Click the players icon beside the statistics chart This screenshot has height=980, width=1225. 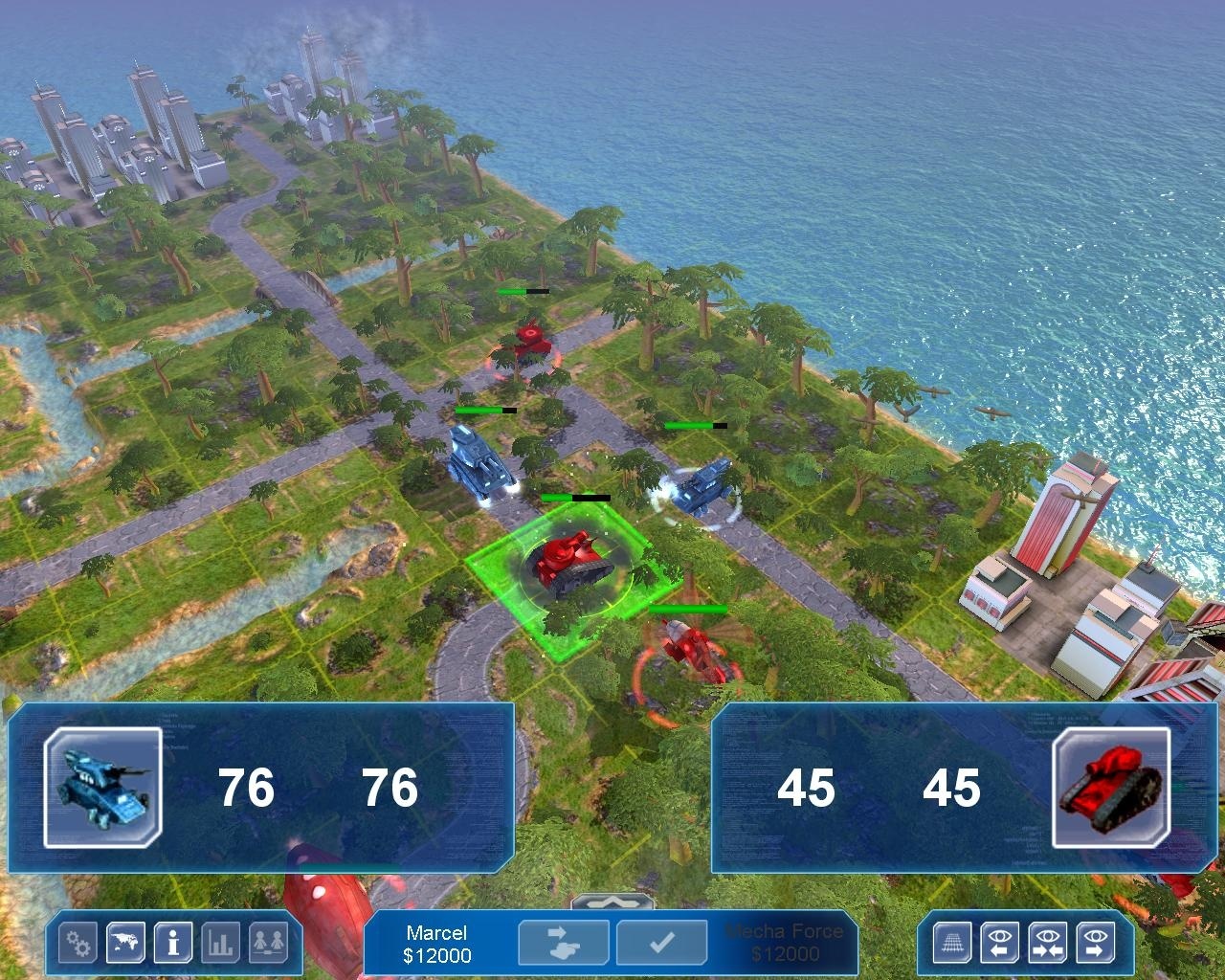click(x=270, y=943)
